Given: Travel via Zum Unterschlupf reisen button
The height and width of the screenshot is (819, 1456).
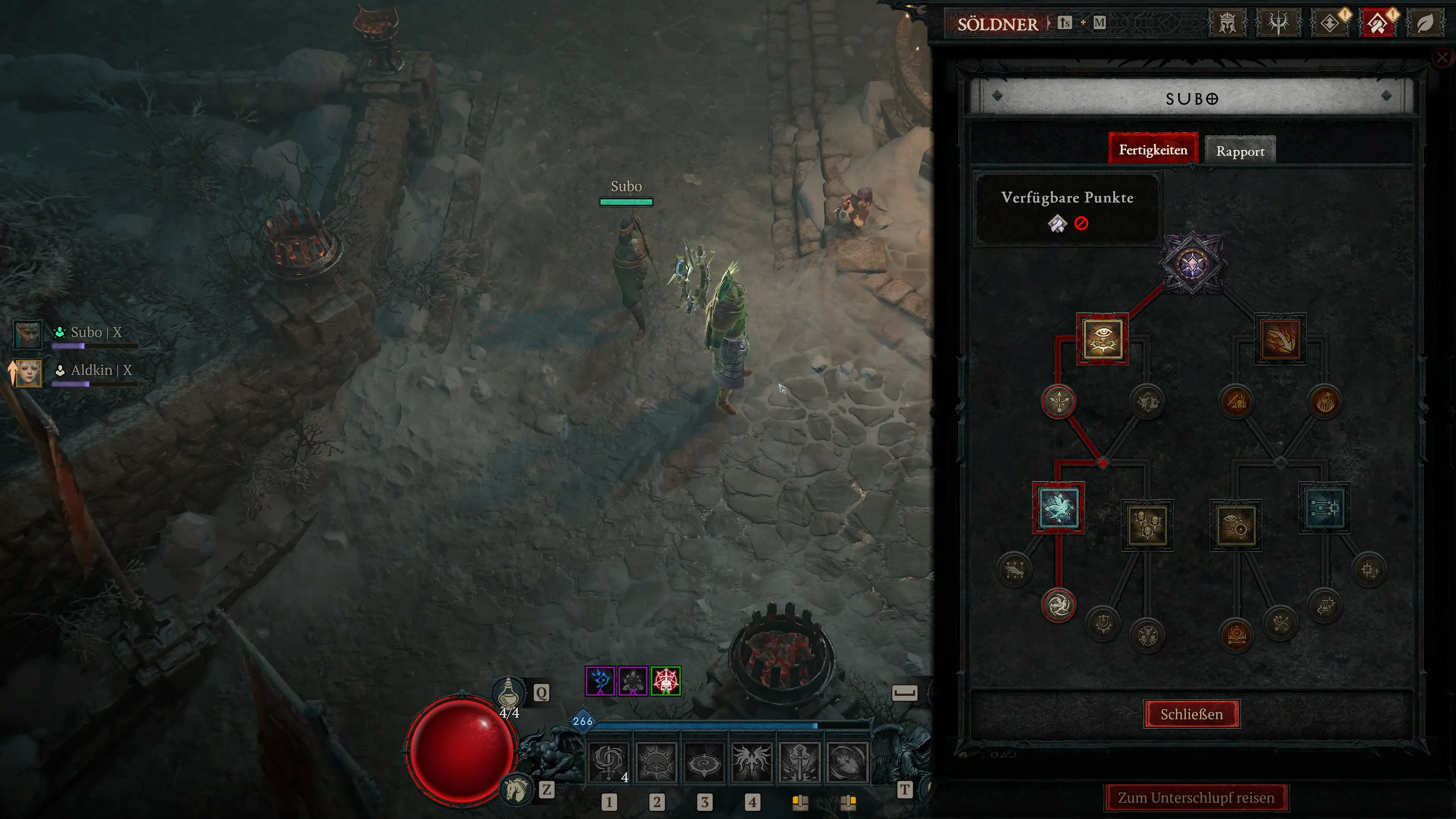Looking at the screenshot, I should point(1196,797).
